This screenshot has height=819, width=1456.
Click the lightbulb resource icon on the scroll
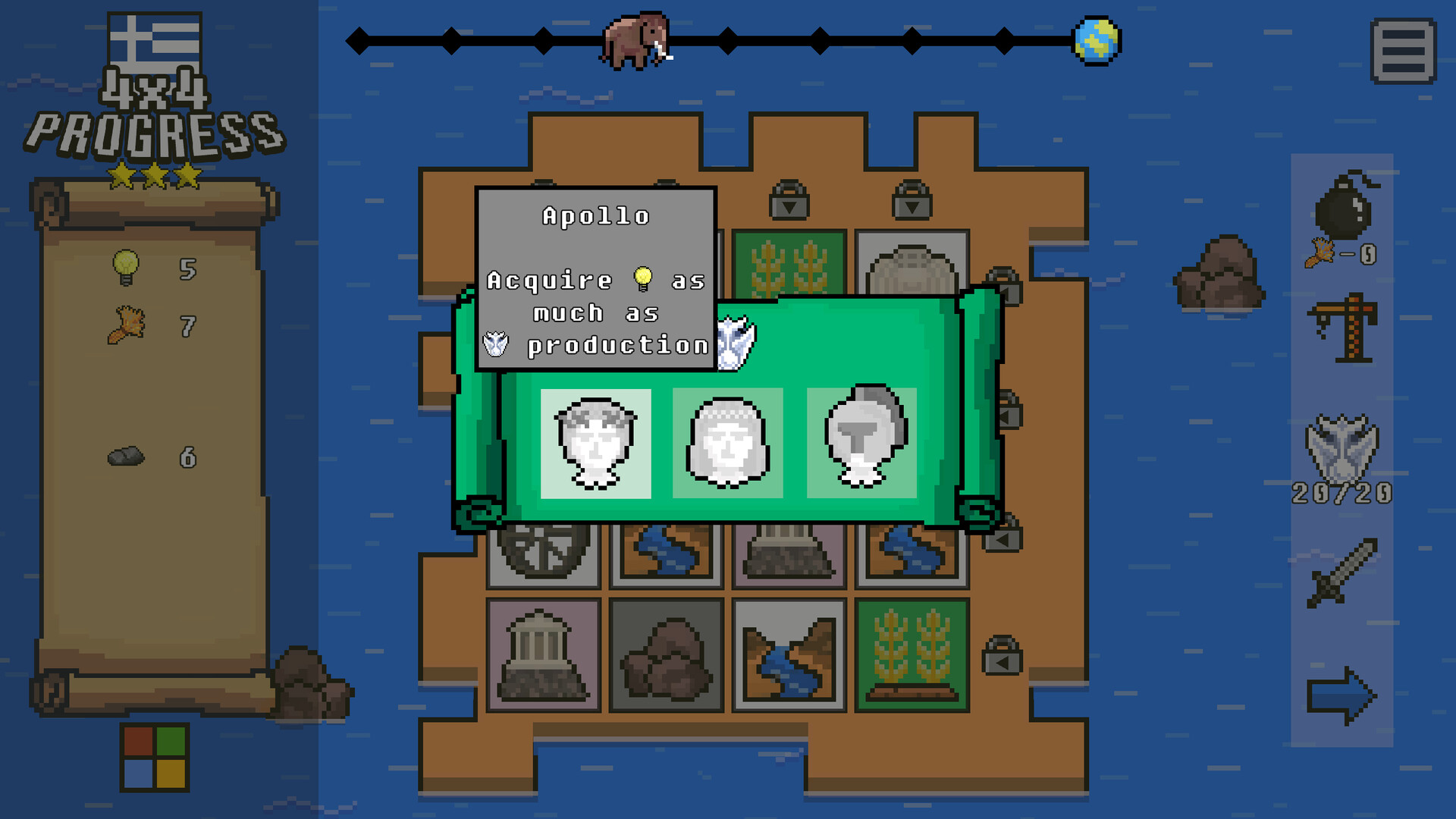tap(125, 267)
